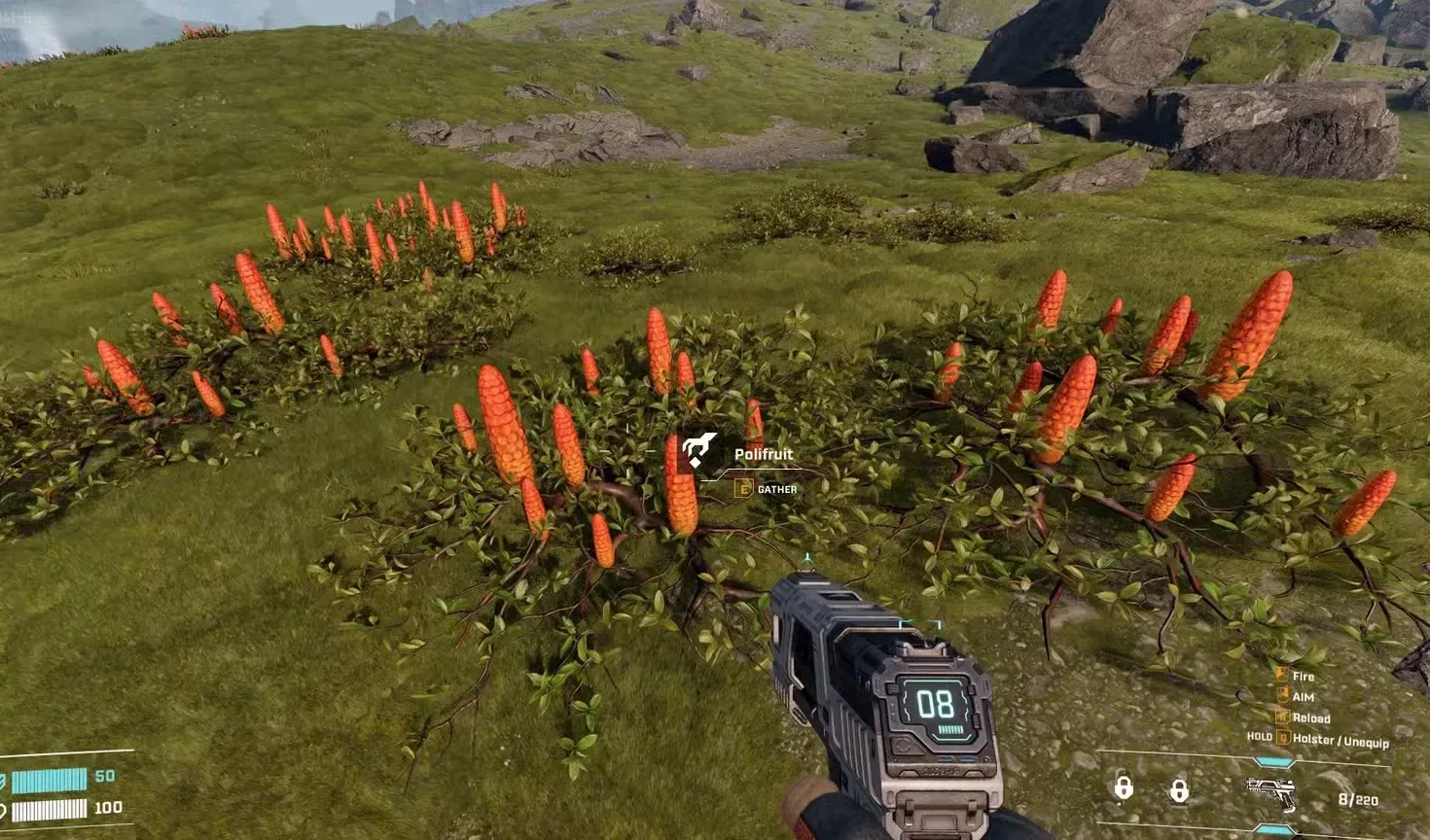
Task: Expand the Polifruit interaction panel
Action: pos(764,467)
